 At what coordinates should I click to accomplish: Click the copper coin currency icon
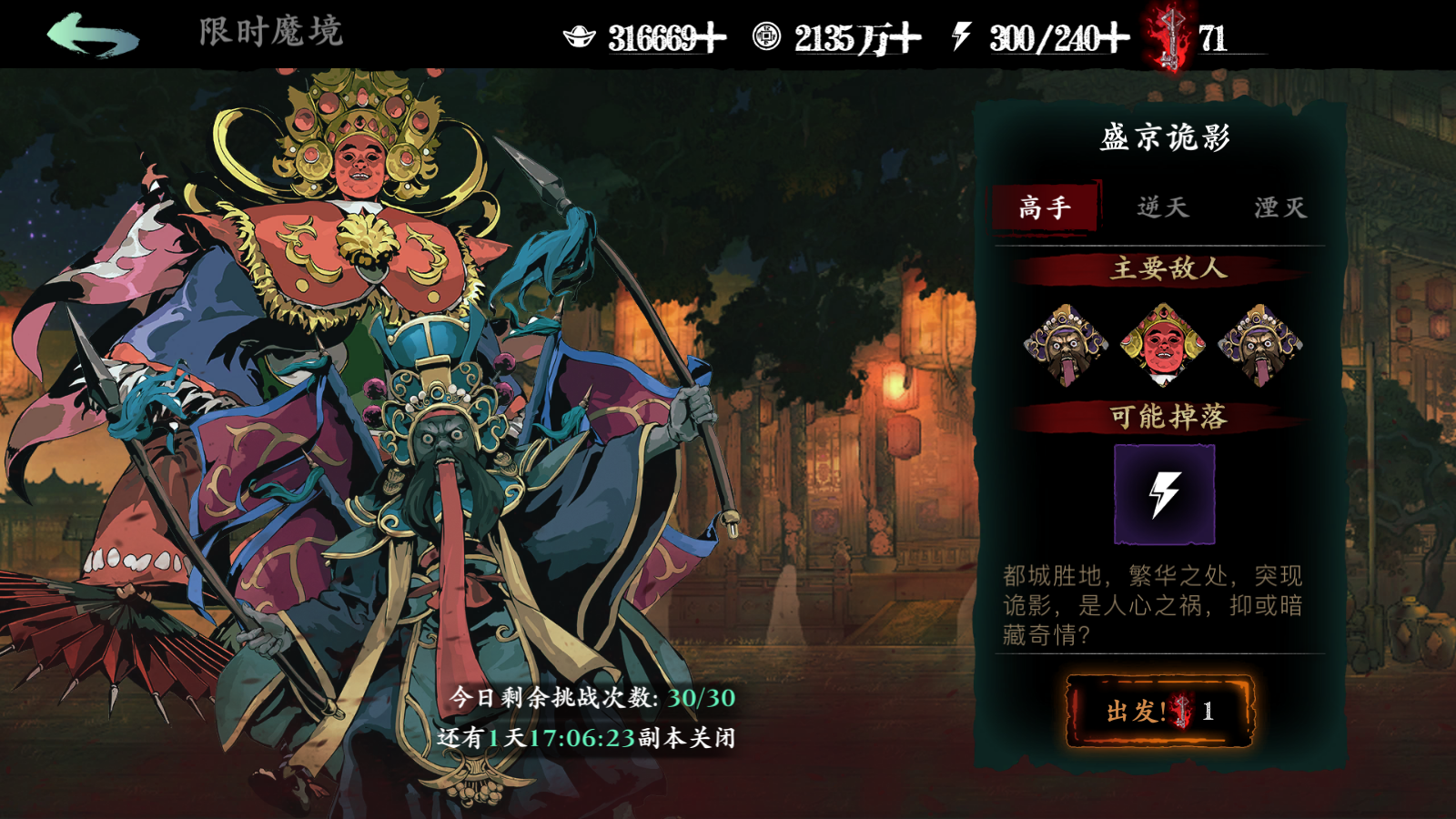click(769, 35)
